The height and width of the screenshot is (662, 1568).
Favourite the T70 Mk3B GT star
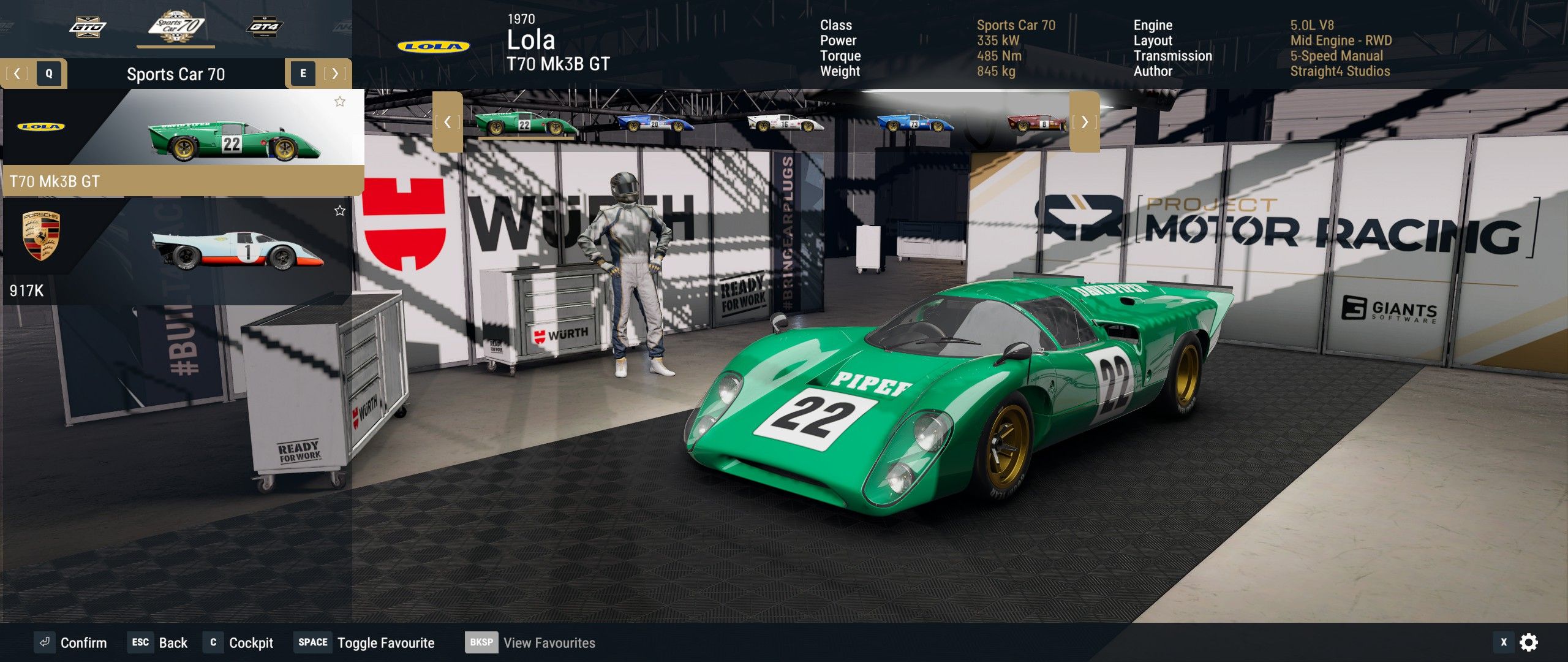(x=340, y=102)
